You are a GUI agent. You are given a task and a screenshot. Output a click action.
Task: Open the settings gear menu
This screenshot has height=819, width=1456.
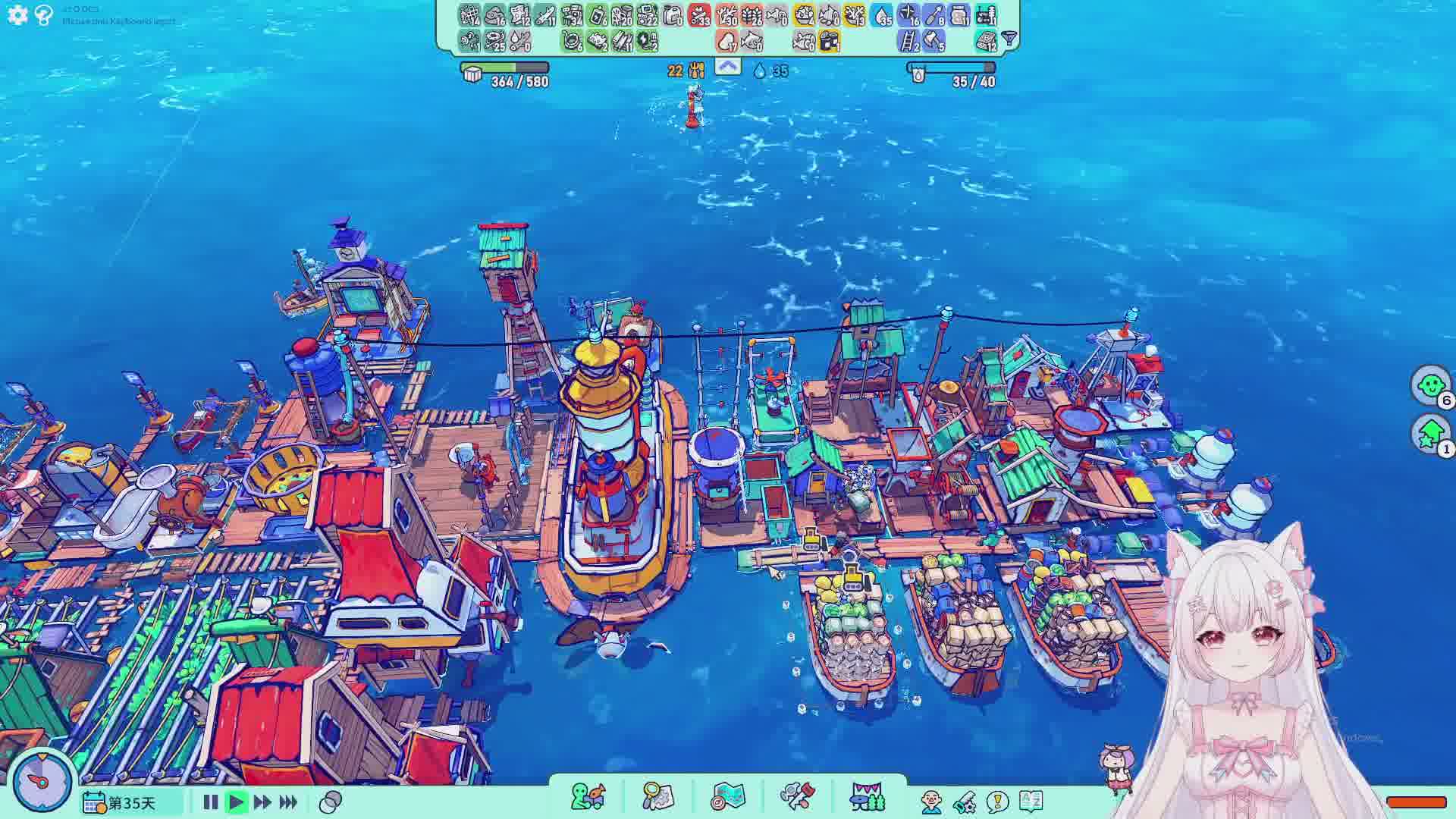17,14
